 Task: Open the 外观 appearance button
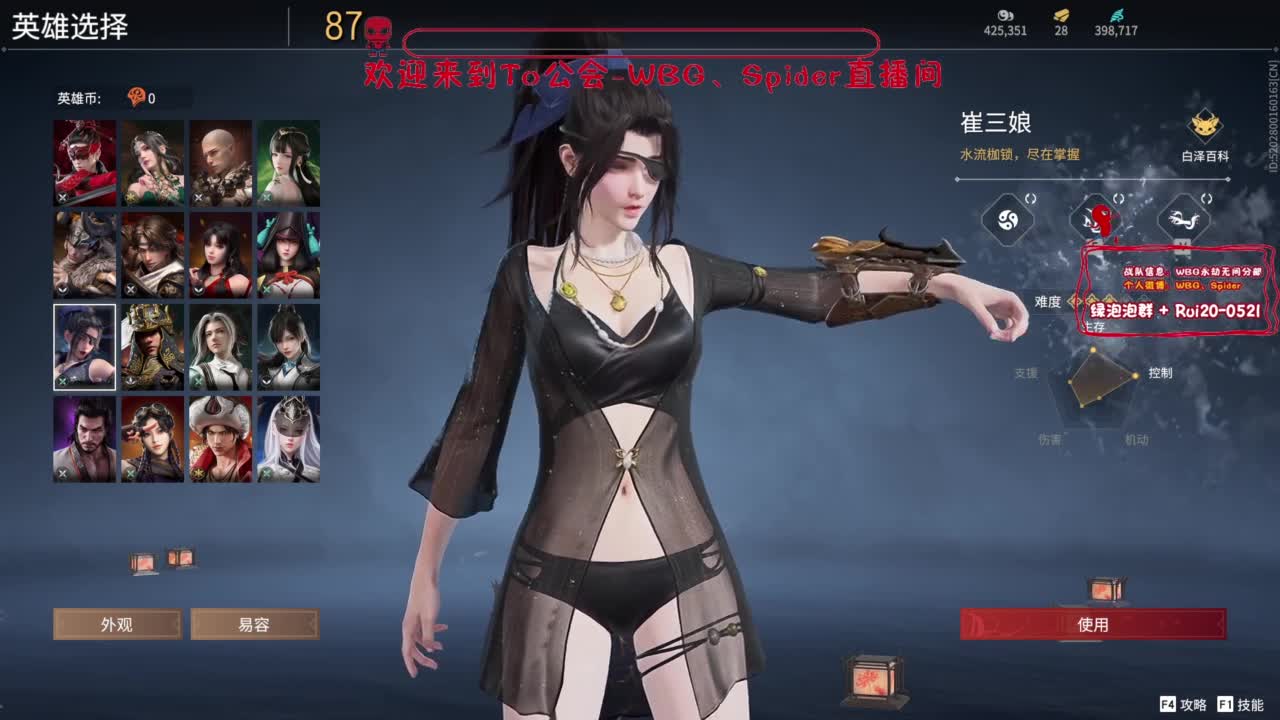(117, 624)
